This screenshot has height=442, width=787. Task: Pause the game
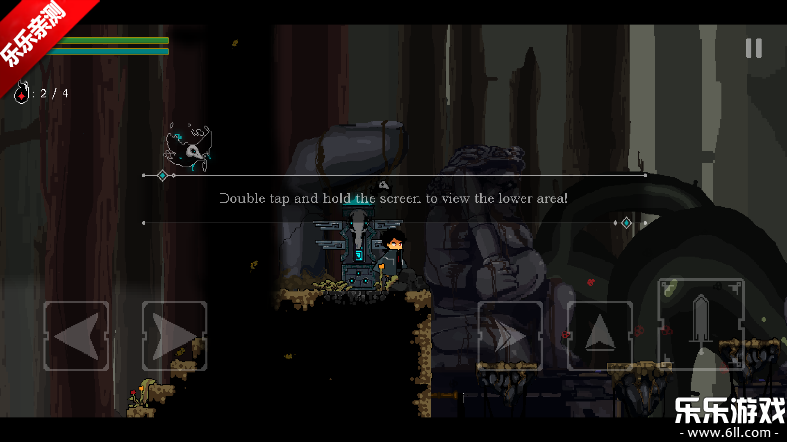[x=753, y=48]
